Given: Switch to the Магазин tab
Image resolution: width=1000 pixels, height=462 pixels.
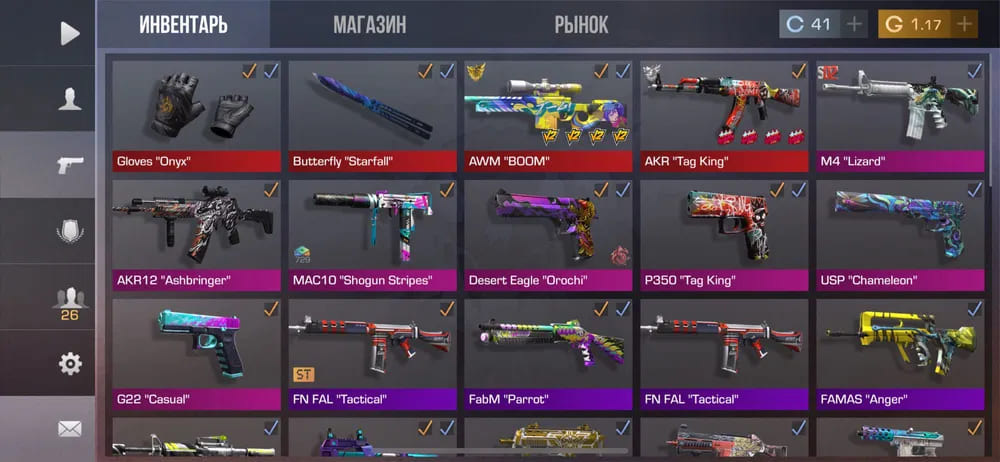Looking at the screenshot, I should pyautogui.click(x=369, y=25).
